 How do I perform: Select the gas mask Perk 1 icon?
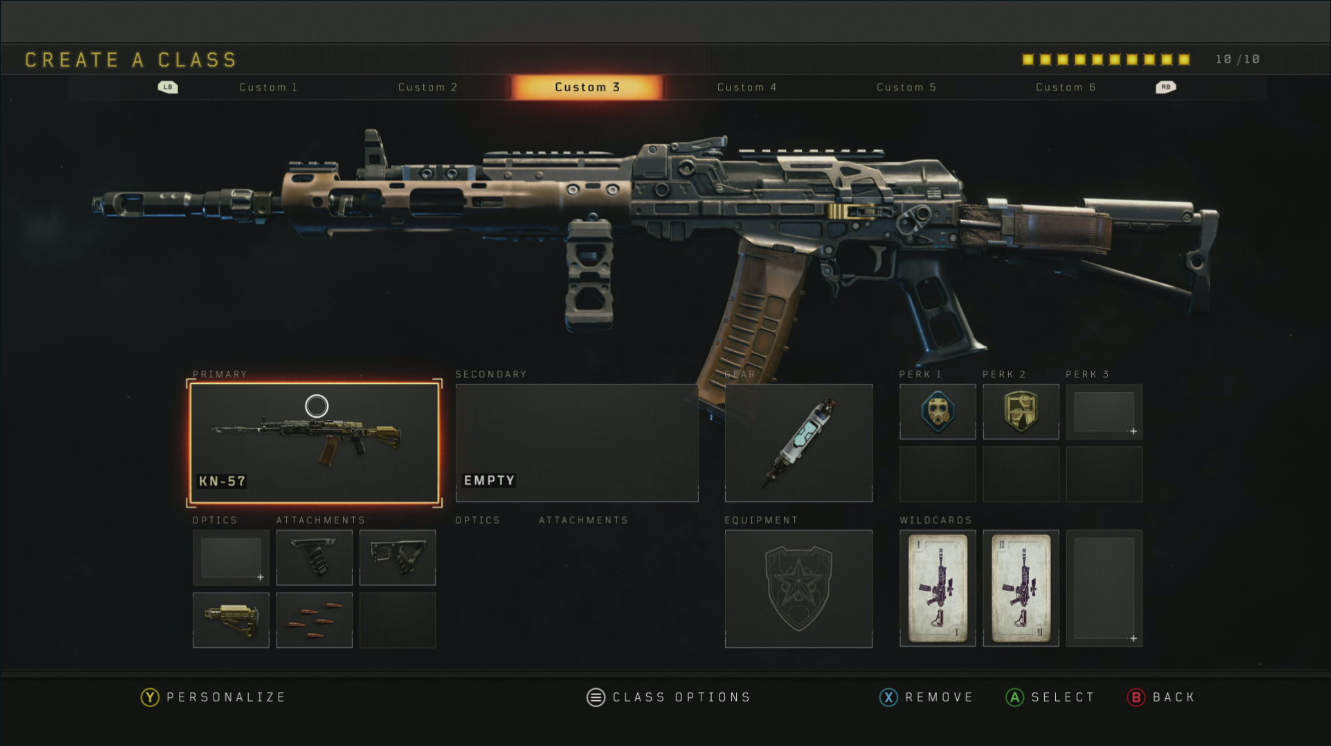(x=937, y=411)
